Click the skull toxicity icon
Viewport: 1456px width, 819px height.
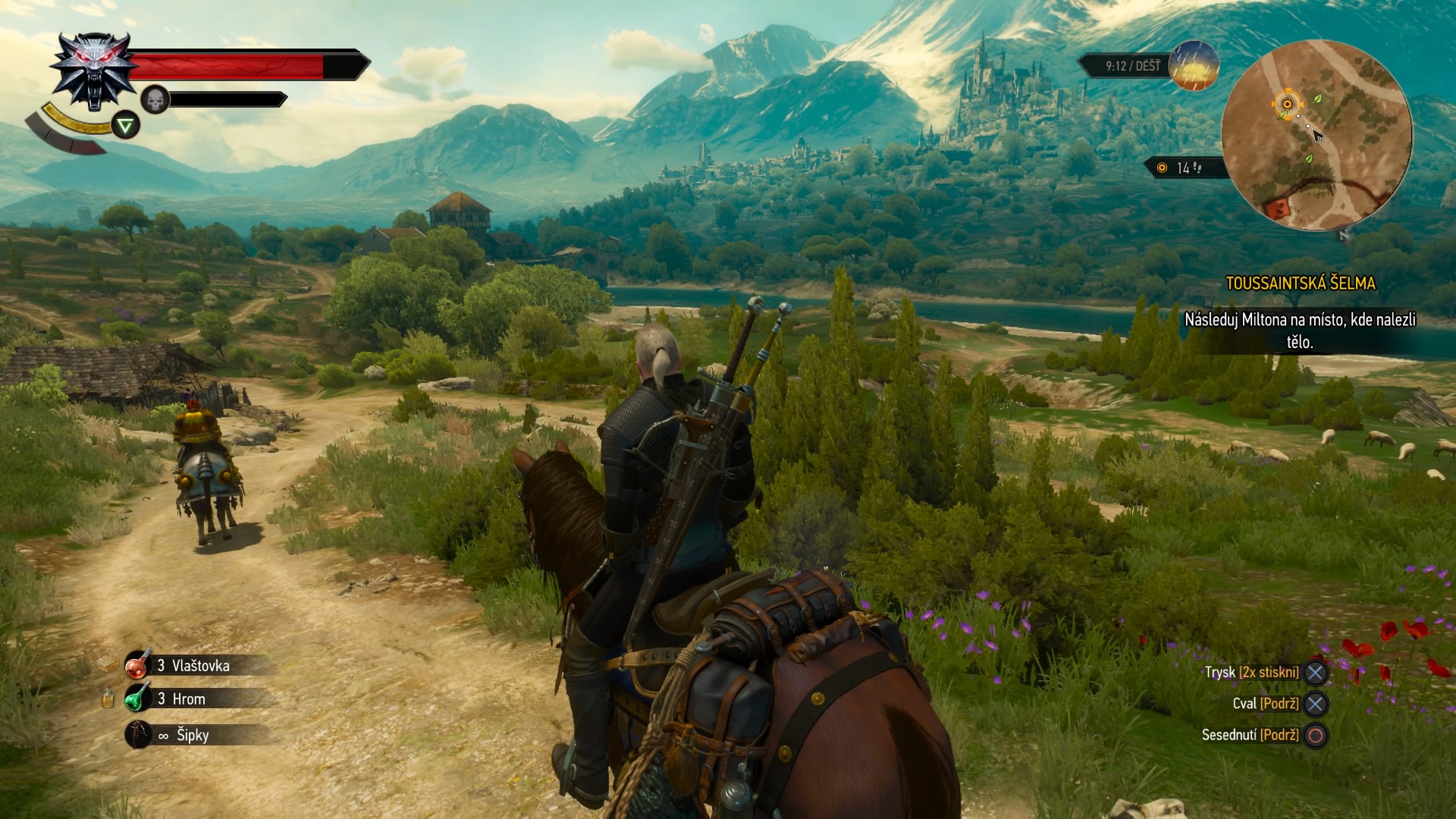click(x=154, y=99)
